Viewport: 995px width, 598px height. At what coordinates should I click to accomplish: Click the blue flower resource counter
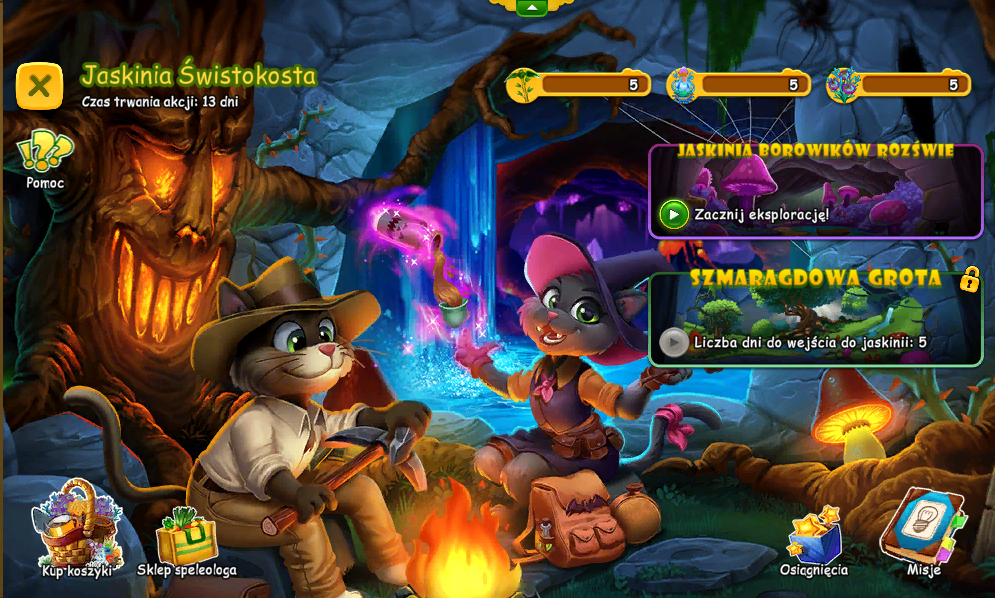tap(738, 85)
